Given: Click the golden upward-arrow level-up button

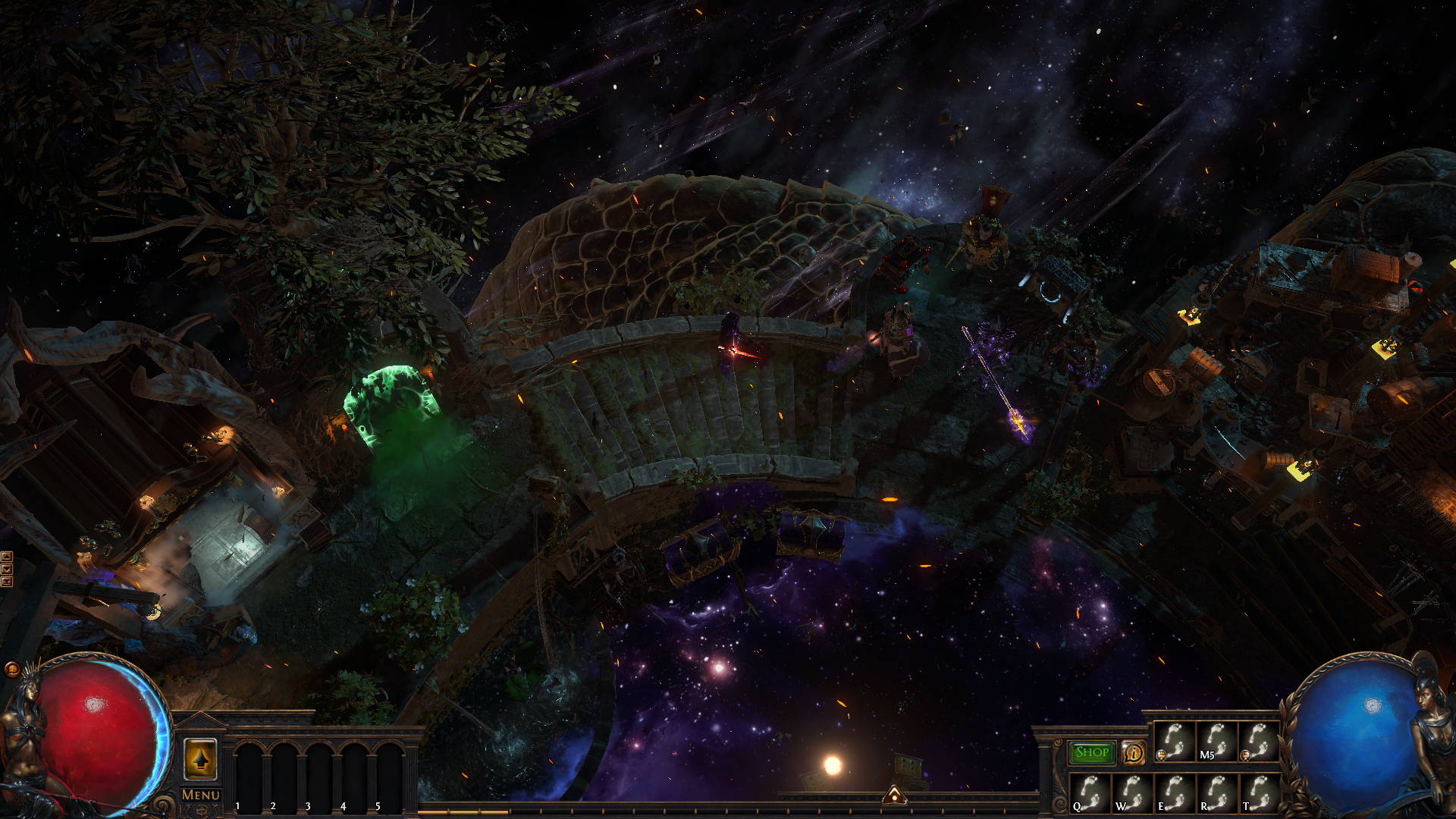Looking at the screenshot, I should 201,759.
